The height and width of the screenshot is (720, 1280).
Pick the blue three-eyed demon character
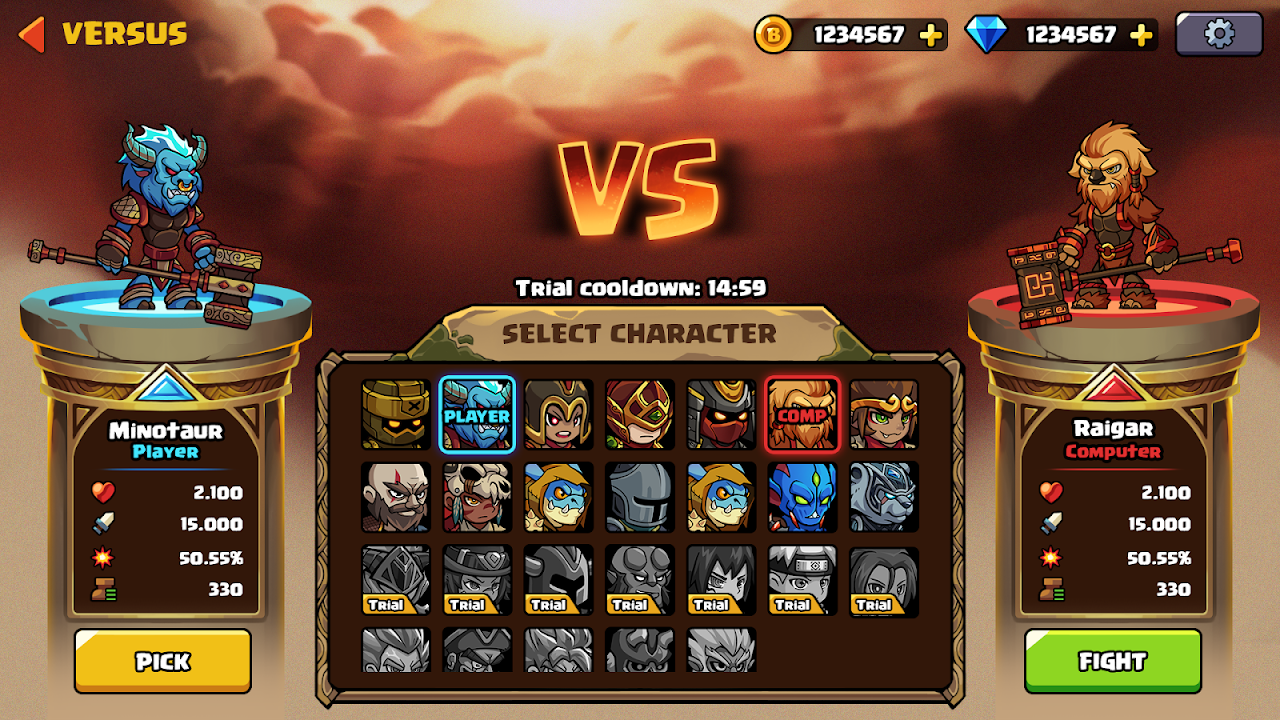point(802,497)
